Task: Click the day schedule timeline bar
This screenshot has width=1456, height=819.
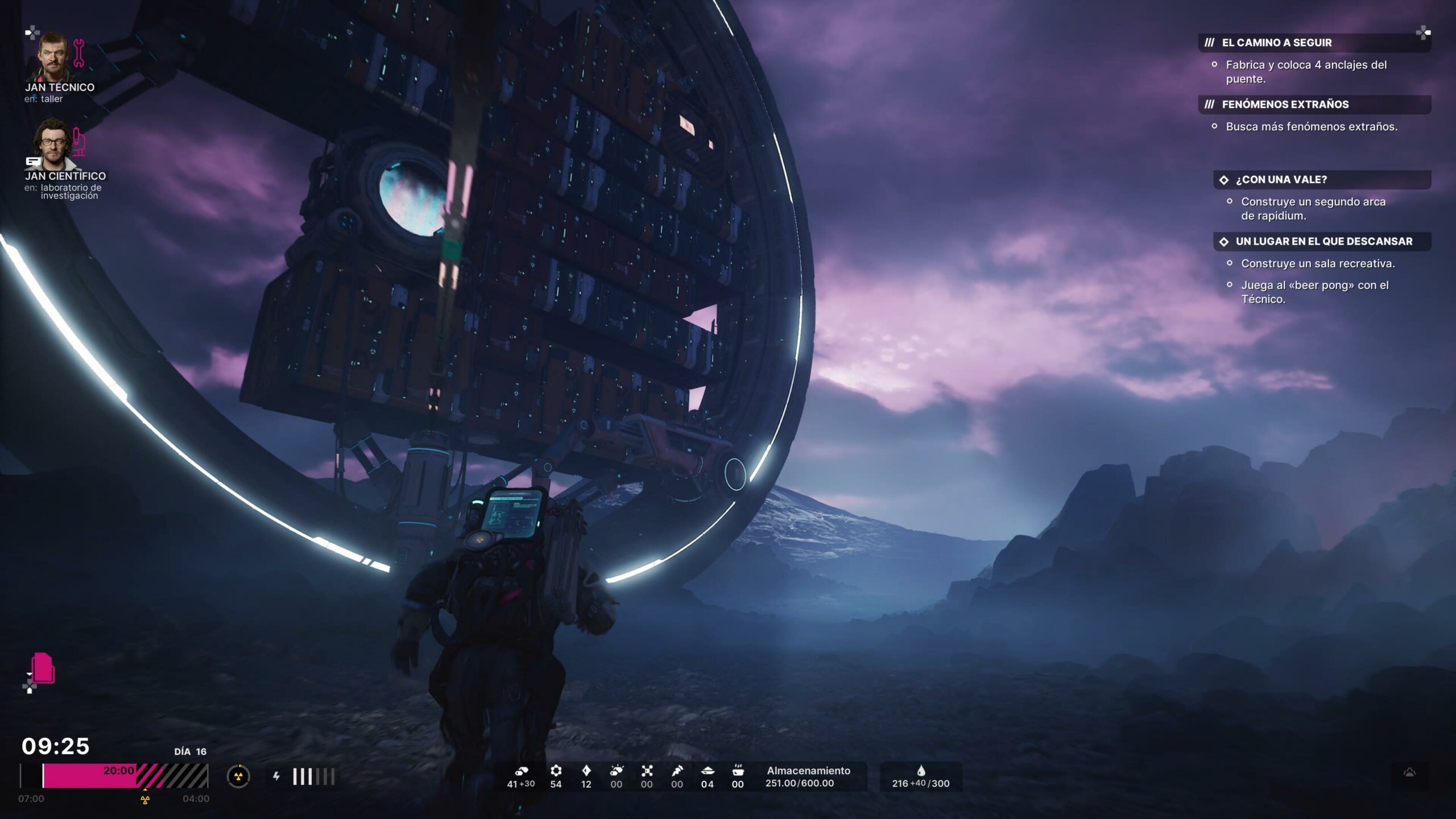Action: pos(114,776)
